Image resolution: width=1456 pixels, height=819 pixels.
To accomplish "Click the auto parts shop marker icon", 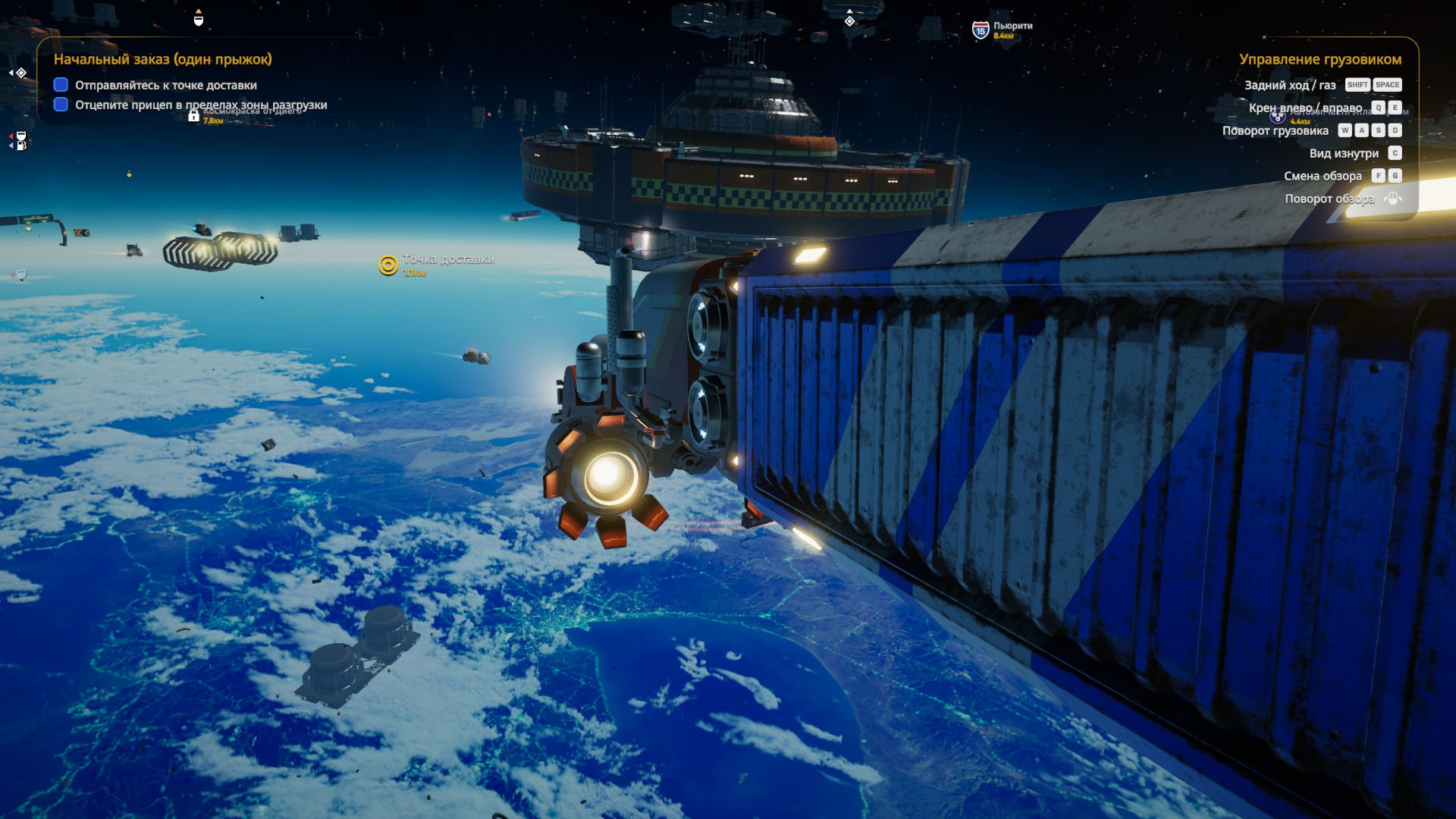I will pos(1277,116).
